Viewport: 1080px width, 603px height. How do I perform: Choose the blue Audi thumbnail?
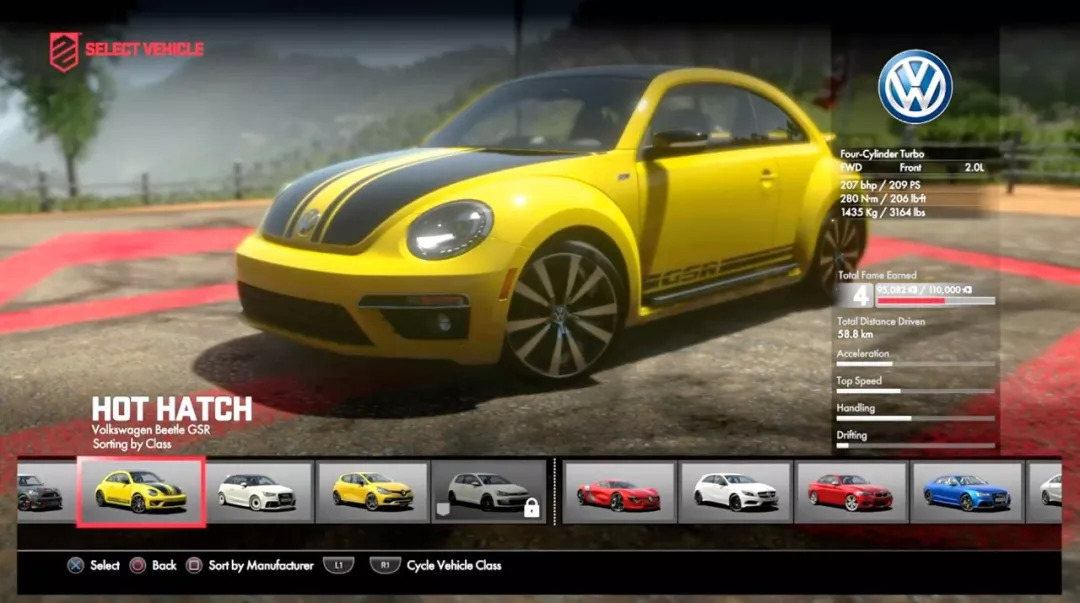pos(966,491)
